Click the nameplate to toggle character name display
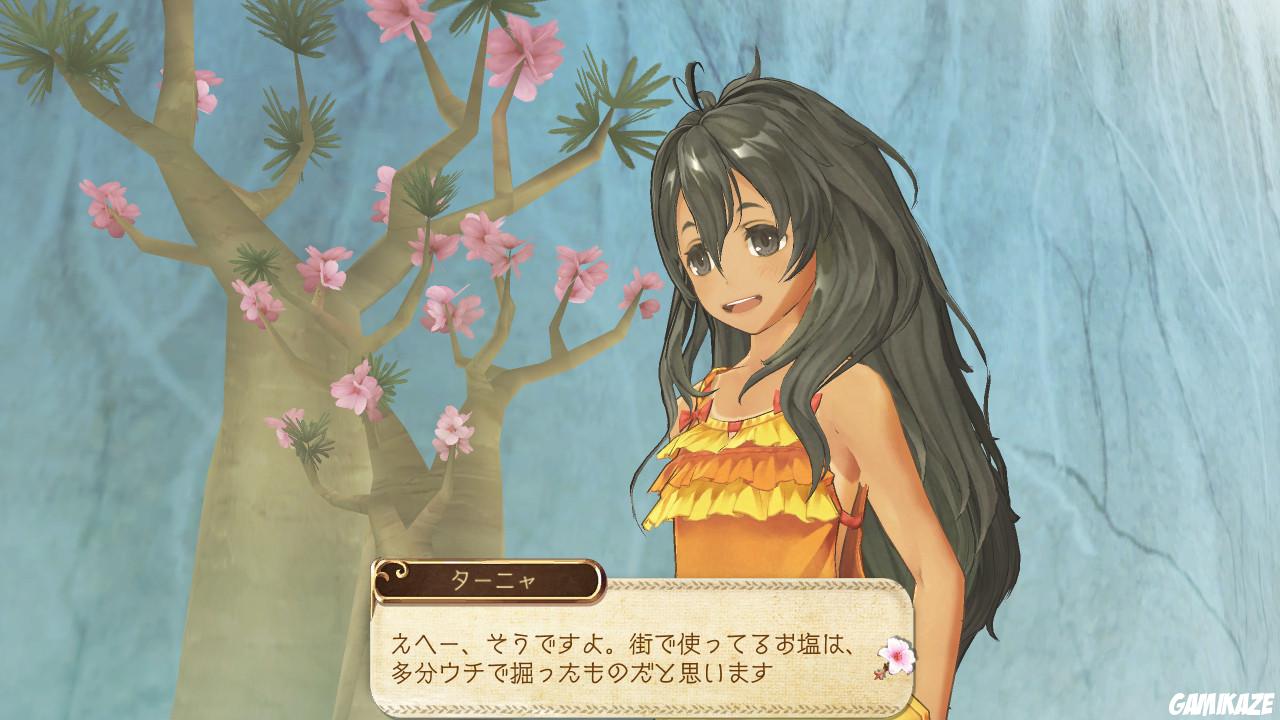Screen dimensions: 1280x720 point(492,578)
